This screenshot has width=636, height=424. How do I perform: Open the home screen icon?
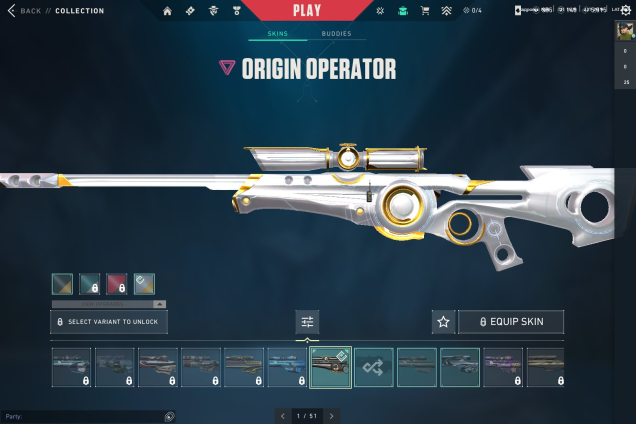coord(167,11)
